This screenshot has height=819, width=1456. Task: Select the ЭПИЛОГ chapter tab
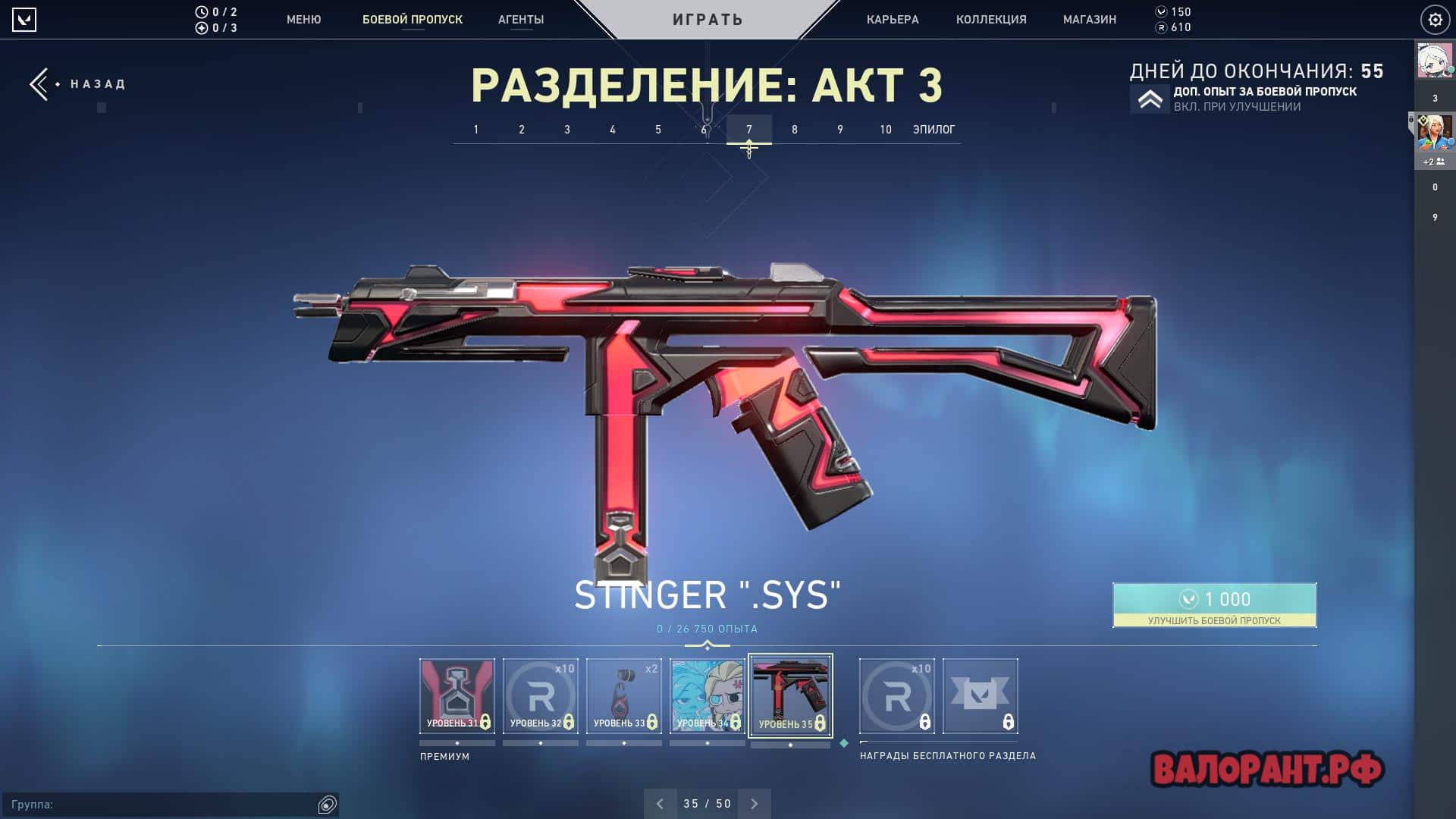[x=934, y=130]
